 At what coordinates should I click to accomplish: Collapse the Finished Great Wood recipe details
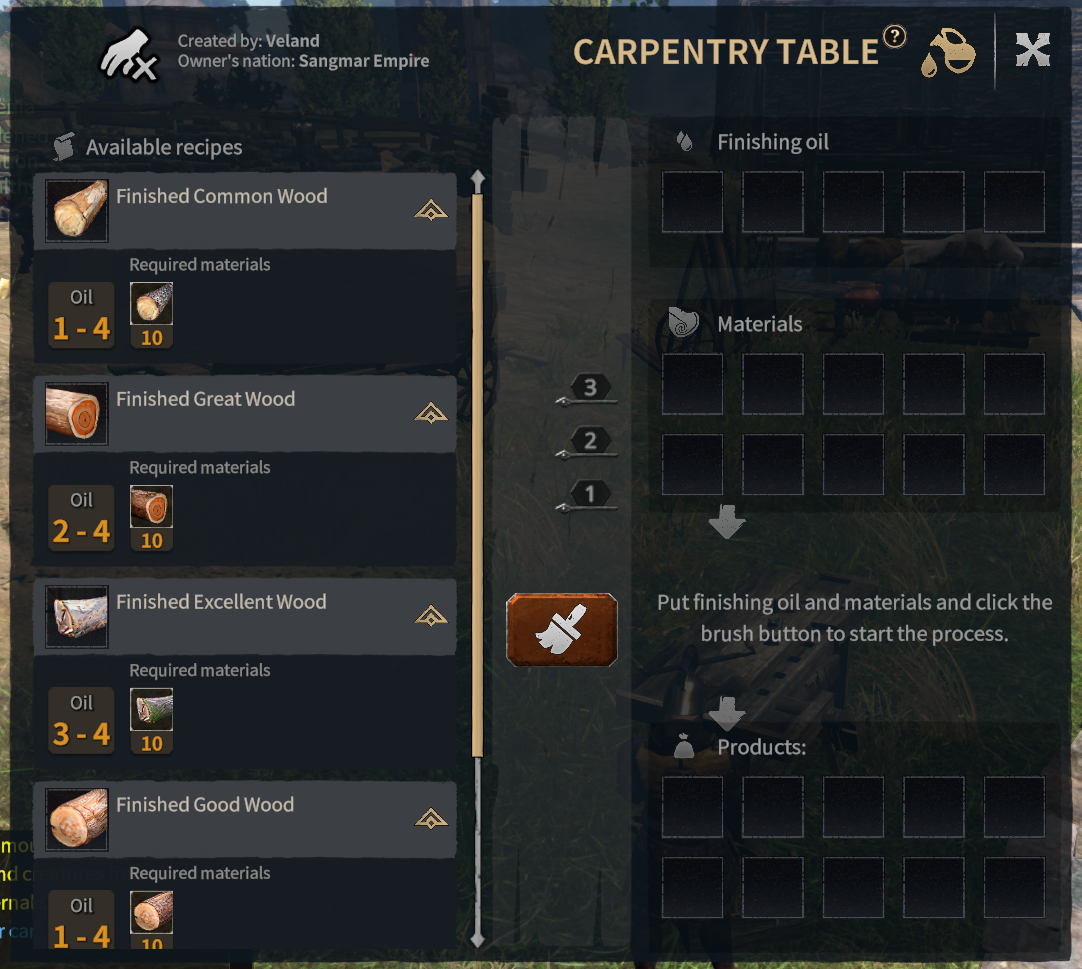tap(431, 413)
